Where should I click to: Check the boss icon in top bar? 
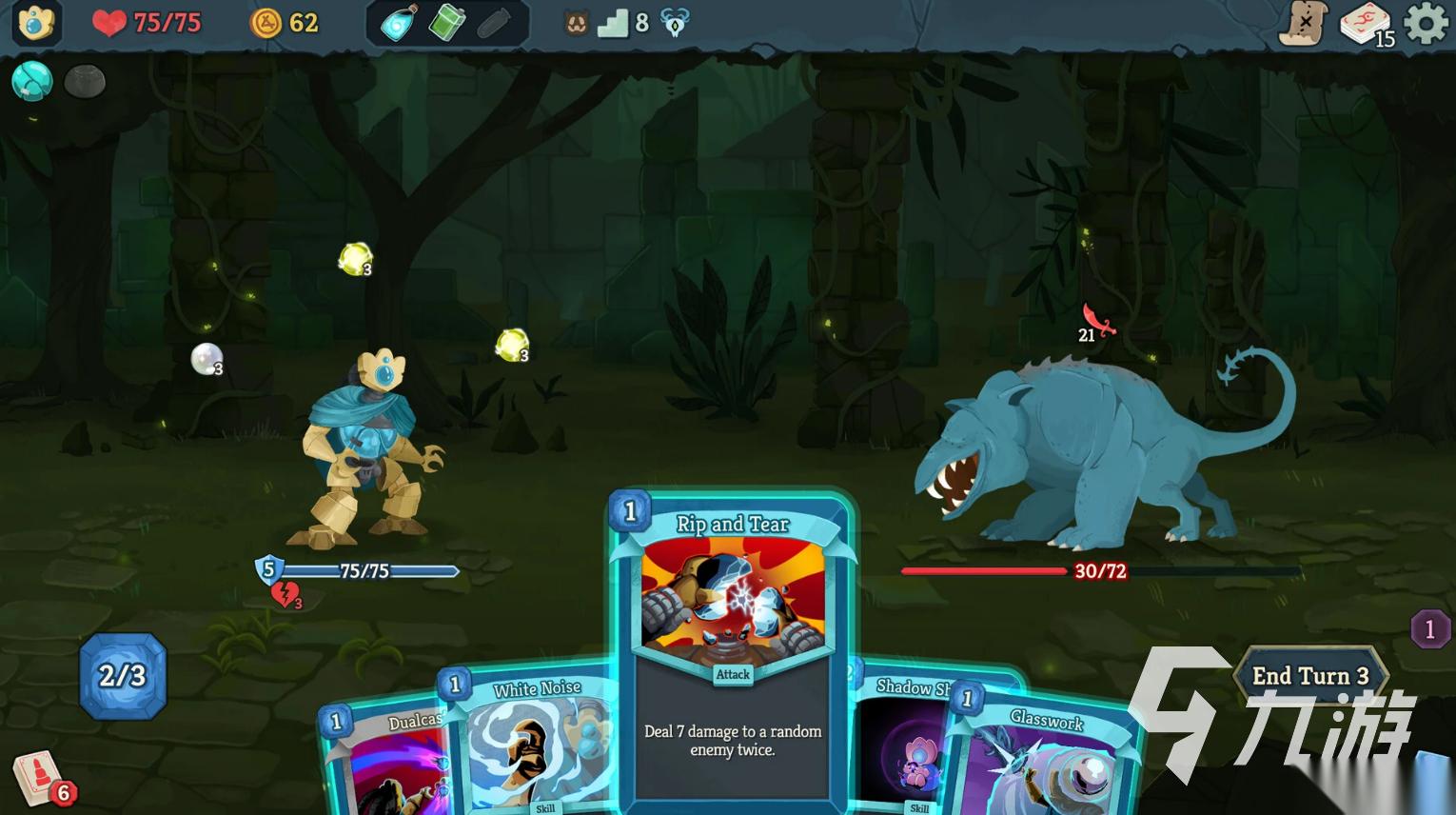[675, 23]
